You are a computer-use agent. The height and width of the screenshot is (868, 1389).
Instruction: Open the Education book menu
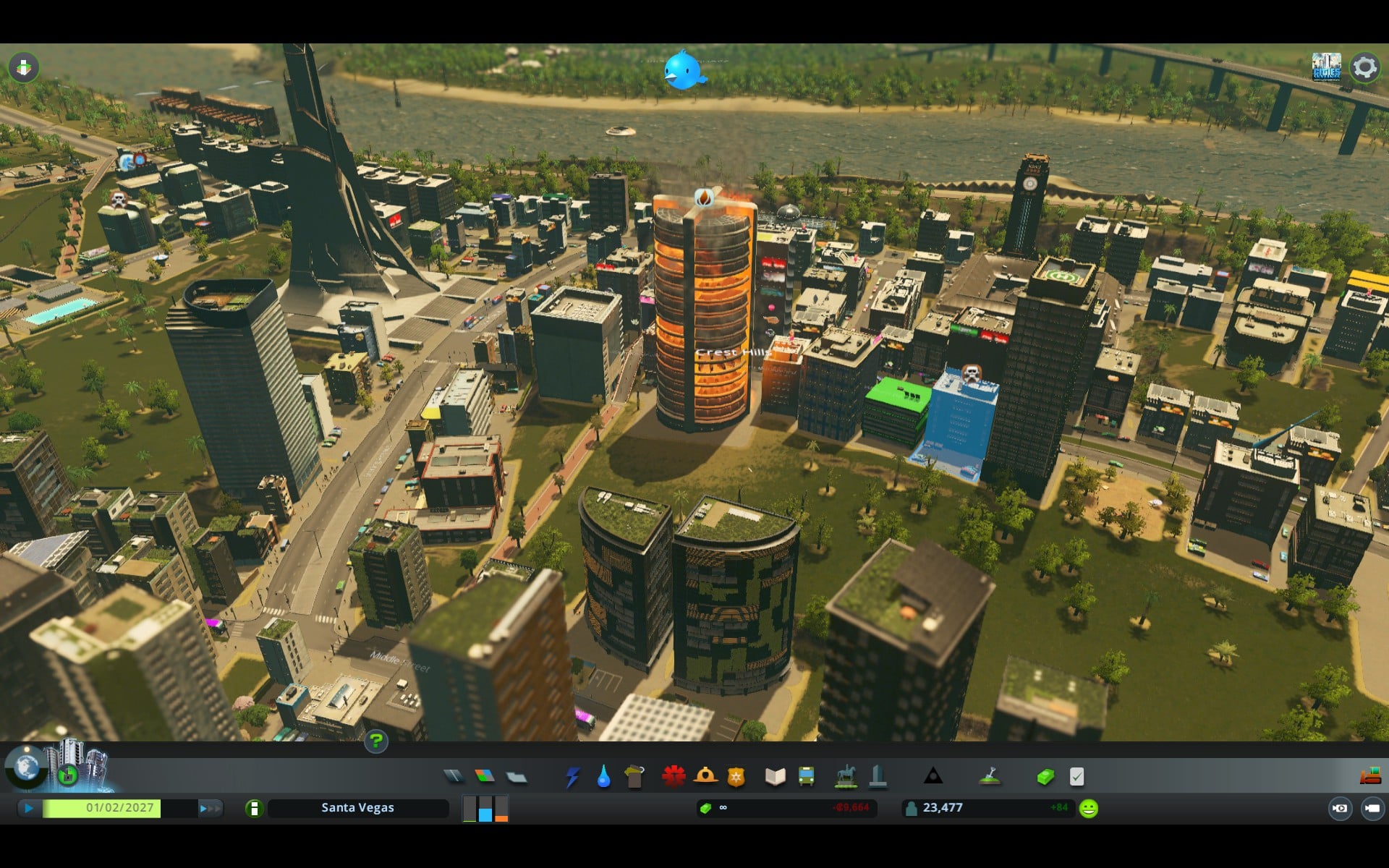(x=775, y=777)
